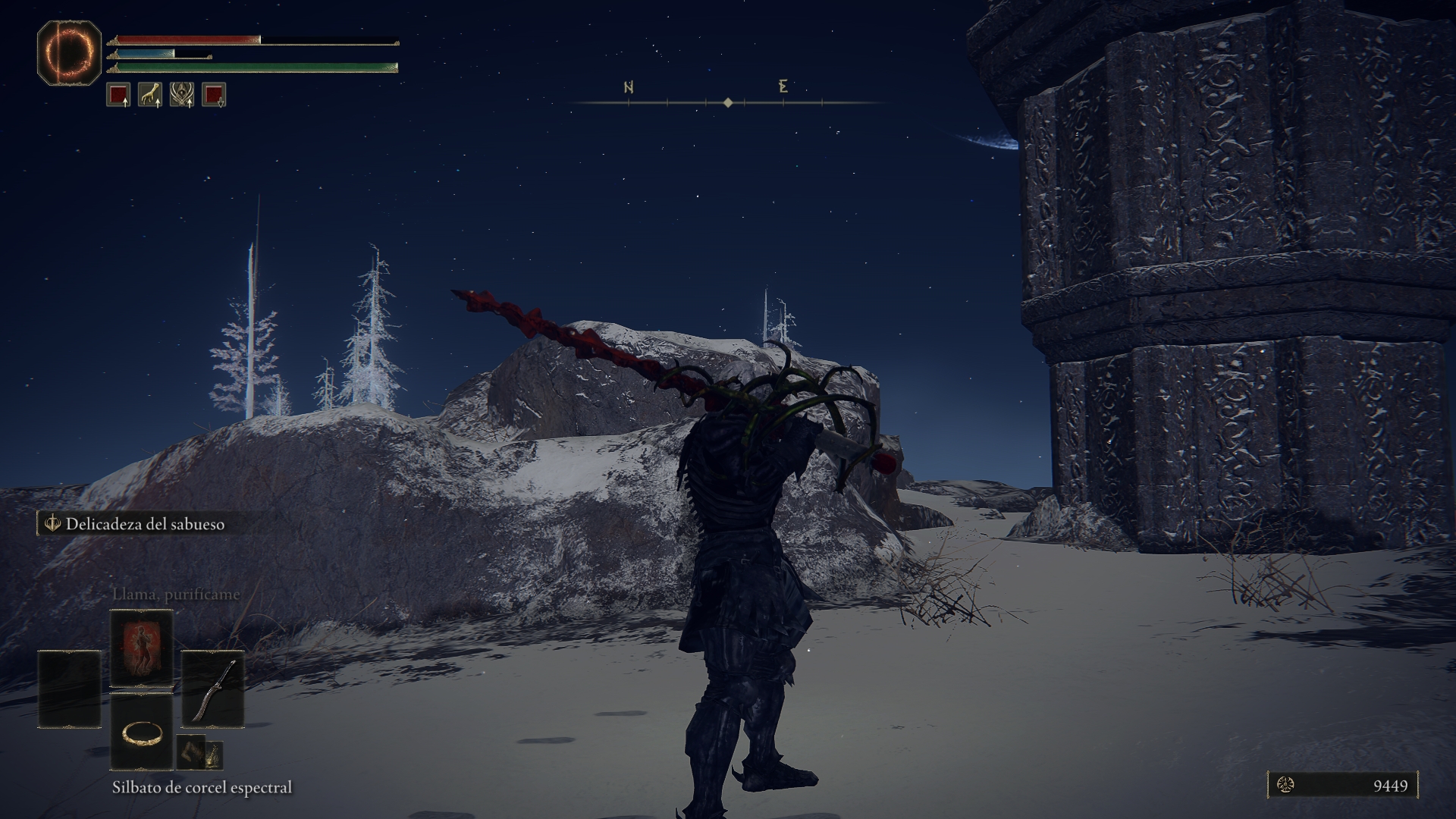The height and width of the screenshot is (819, 1456).
Task: Click the meat leg pouch item icon
Action: click(x=191, y=752)
